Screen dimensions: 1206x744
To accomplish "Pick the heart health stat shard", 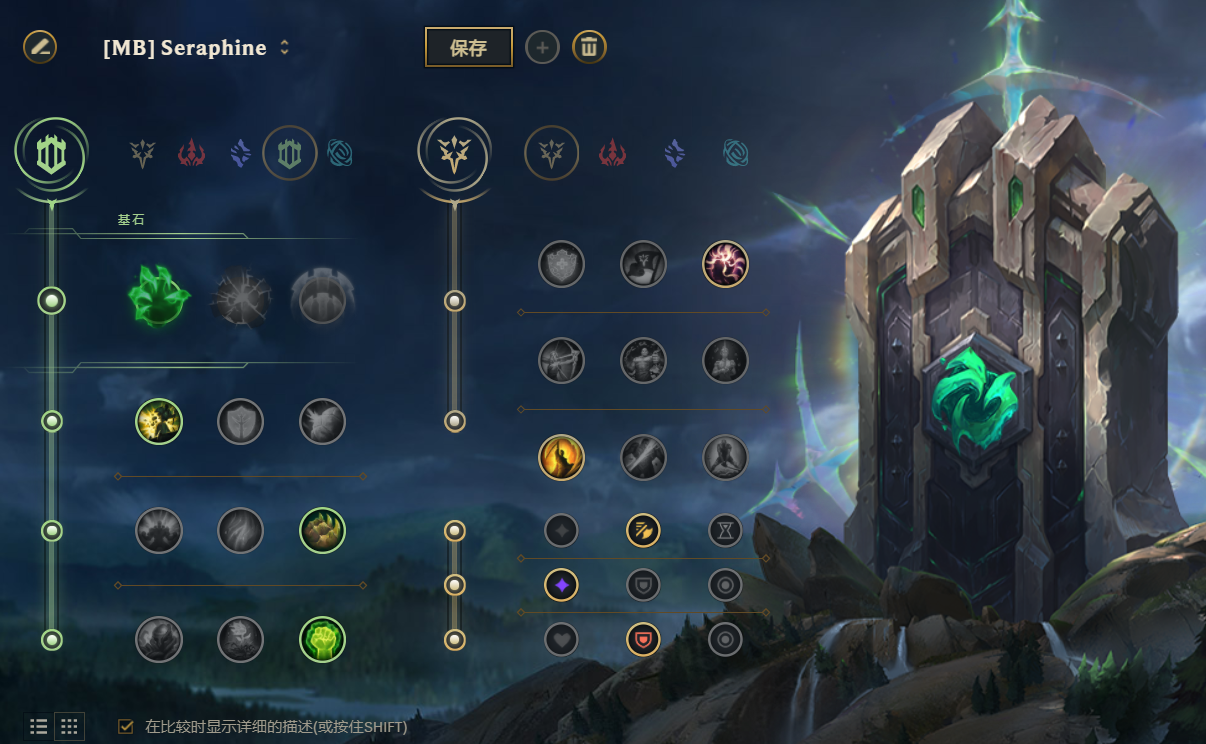I will (x=561, y=639).
